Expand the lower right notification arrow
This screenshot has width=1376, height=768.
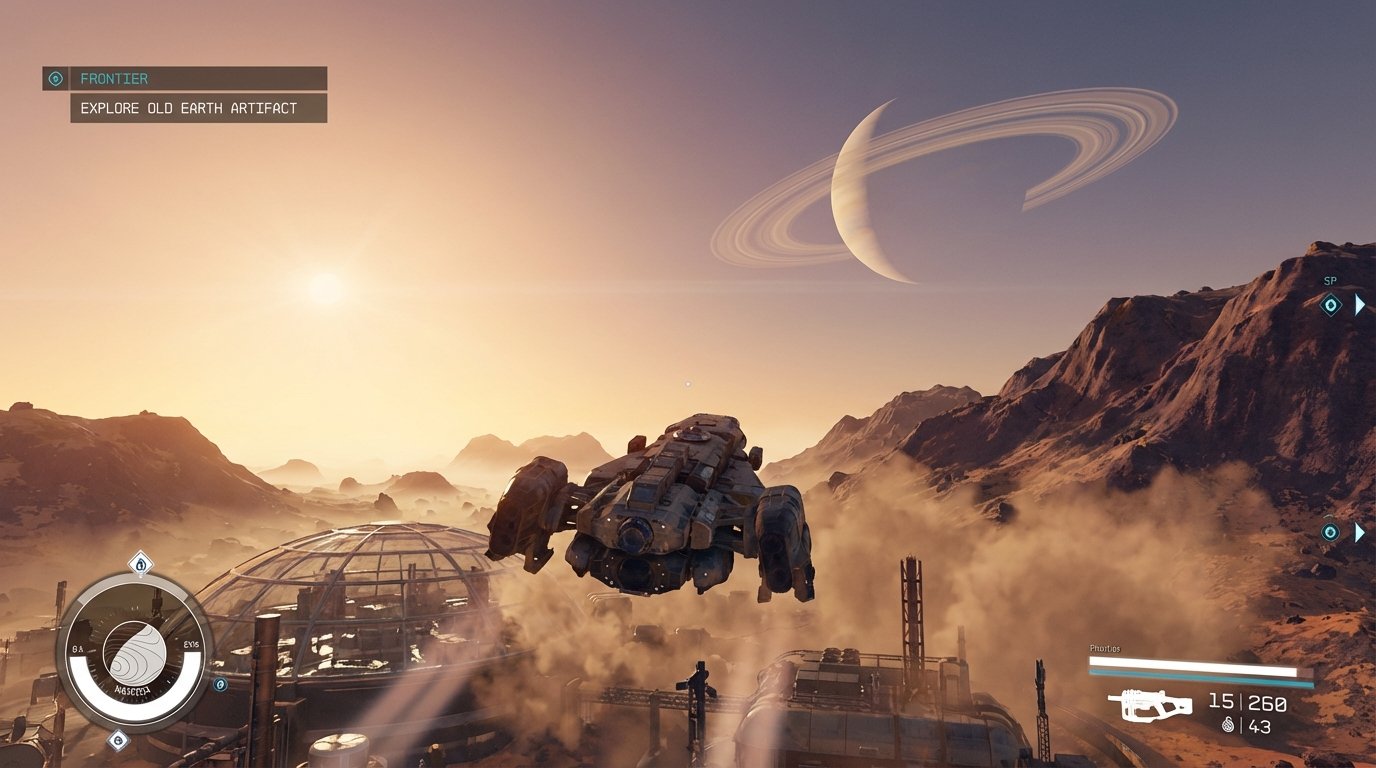click(x=1361, y=530)
